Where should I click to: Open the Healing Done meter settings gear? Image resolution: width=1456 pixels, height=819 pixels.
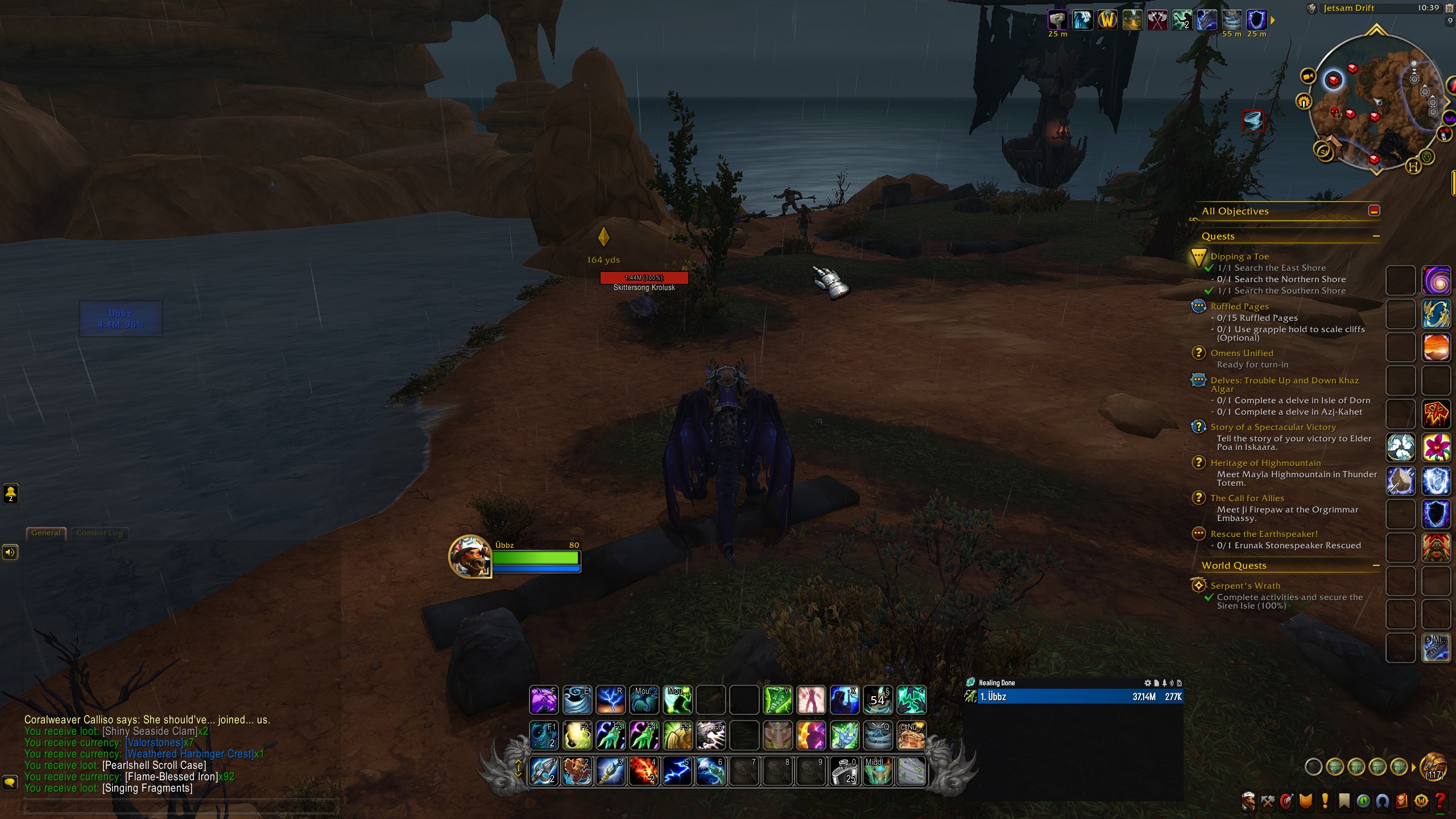click(x=1147, y=682)
